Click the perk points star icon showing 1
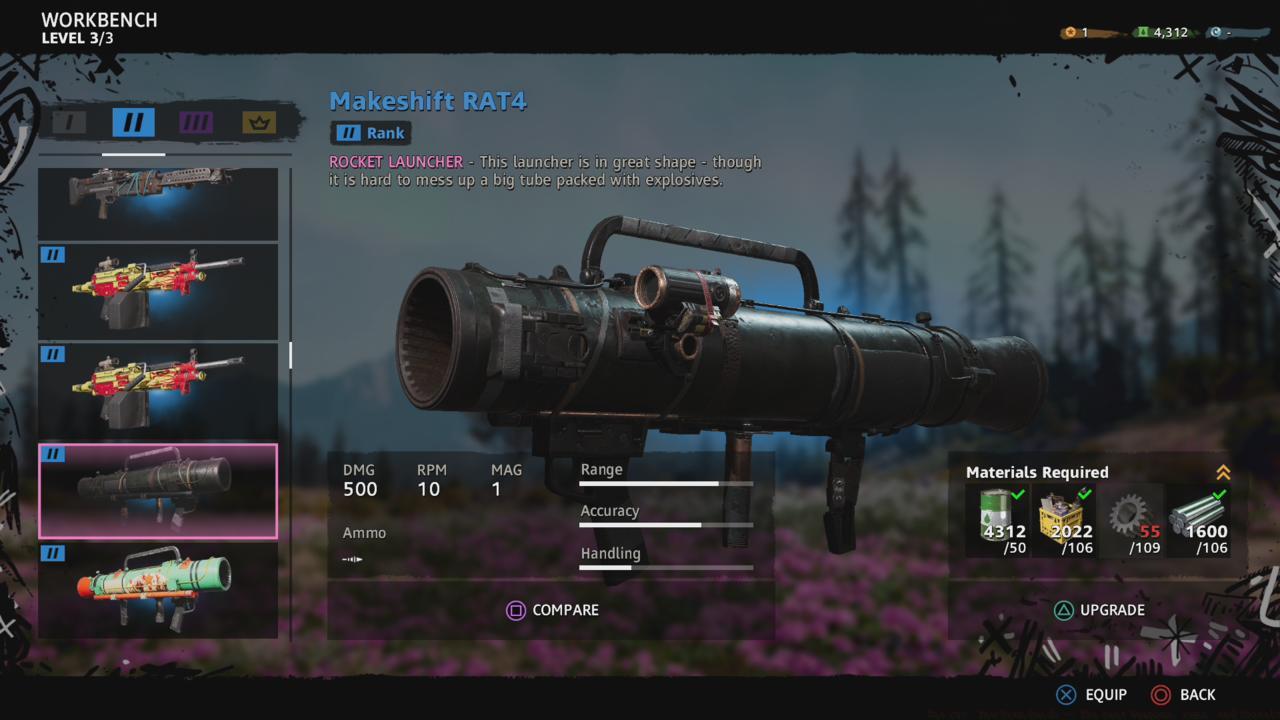The image size is (1280, 720). (x=1067, y=31)
